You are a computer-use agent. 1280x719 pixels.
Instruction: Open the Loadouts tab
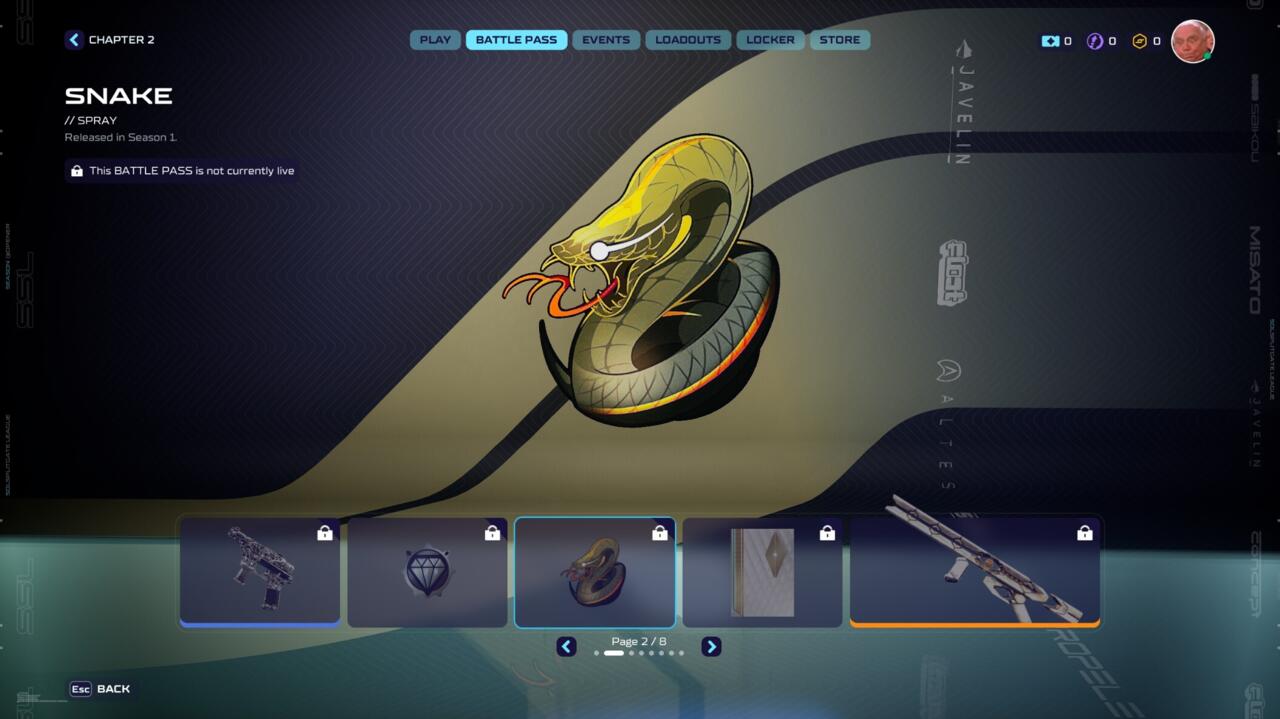coord(688,40)
